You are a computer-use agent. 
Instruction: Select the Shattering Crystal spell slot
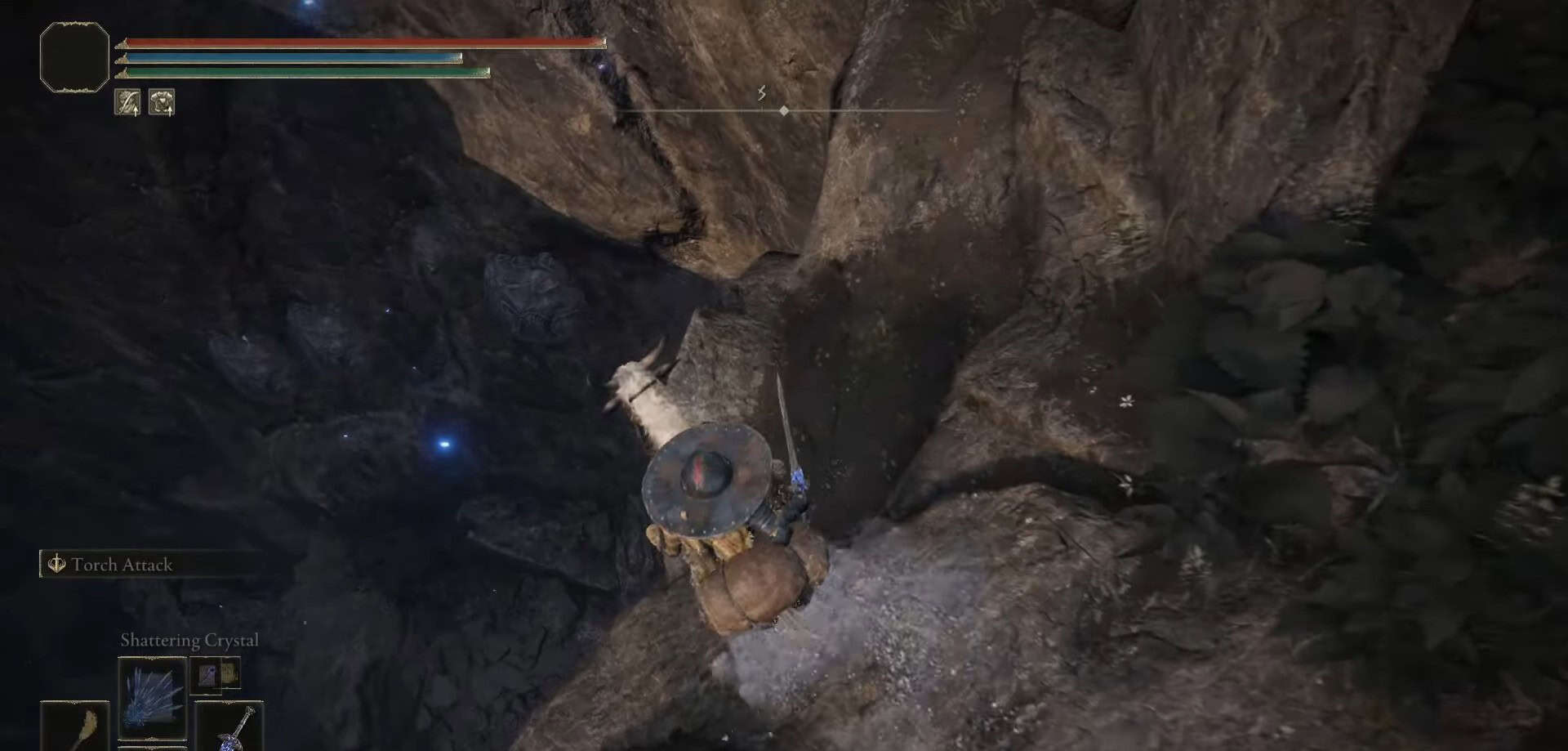coord(152,699)
